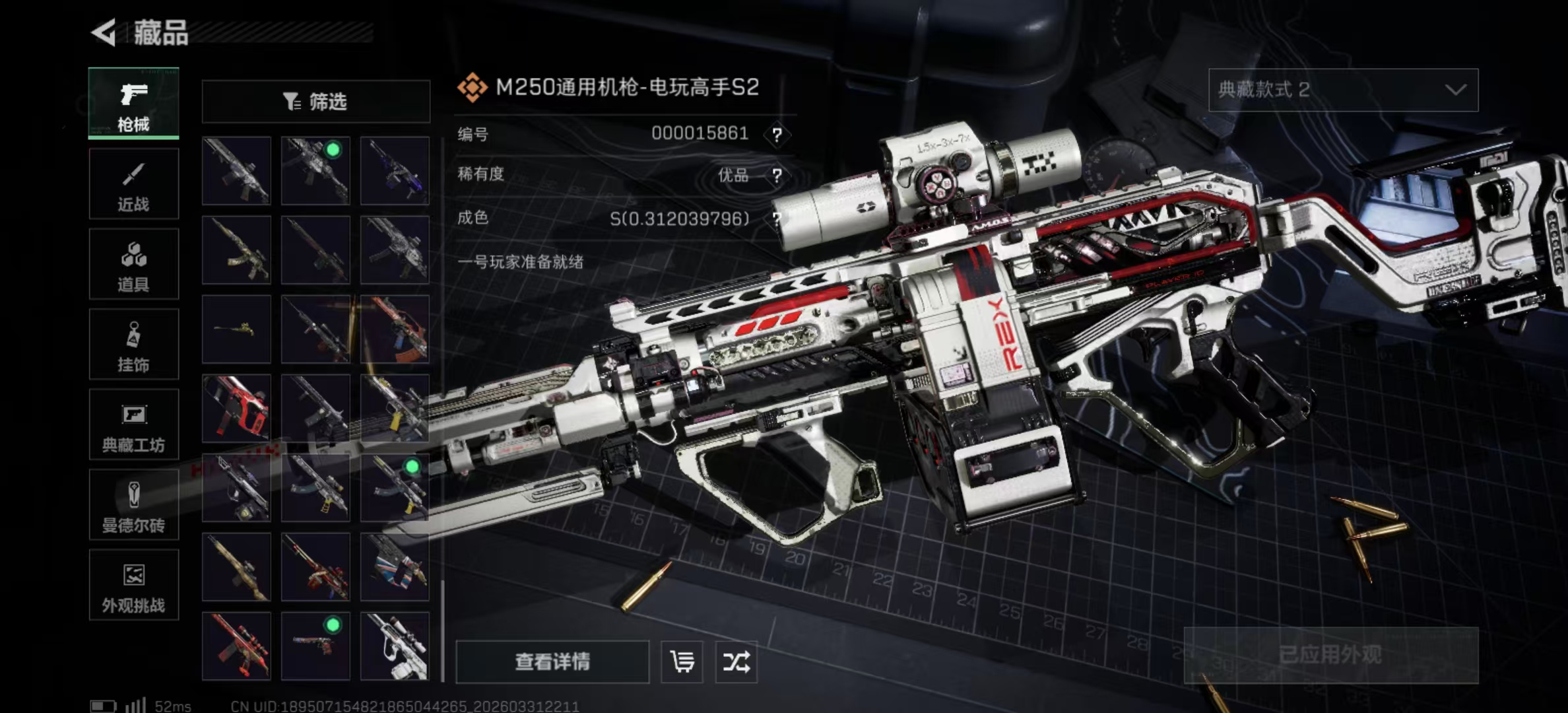Select the 道具 items category icon
This screenshot has height=713, width=1568.
[133, 263]
